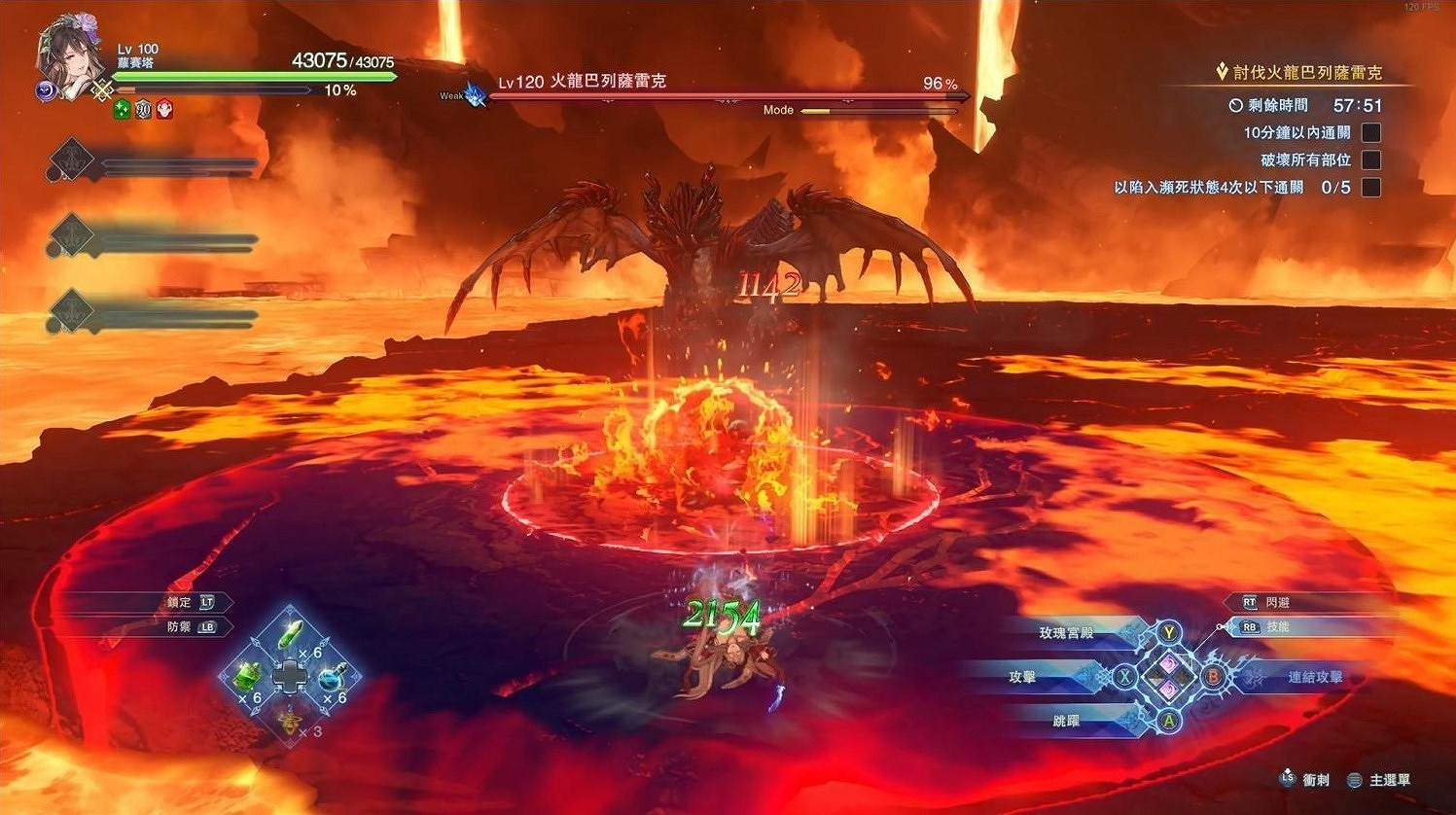The image size is (1456, 815).
Task: Check the 破壞所有部位 objective box
Action: coord(1372,159)
